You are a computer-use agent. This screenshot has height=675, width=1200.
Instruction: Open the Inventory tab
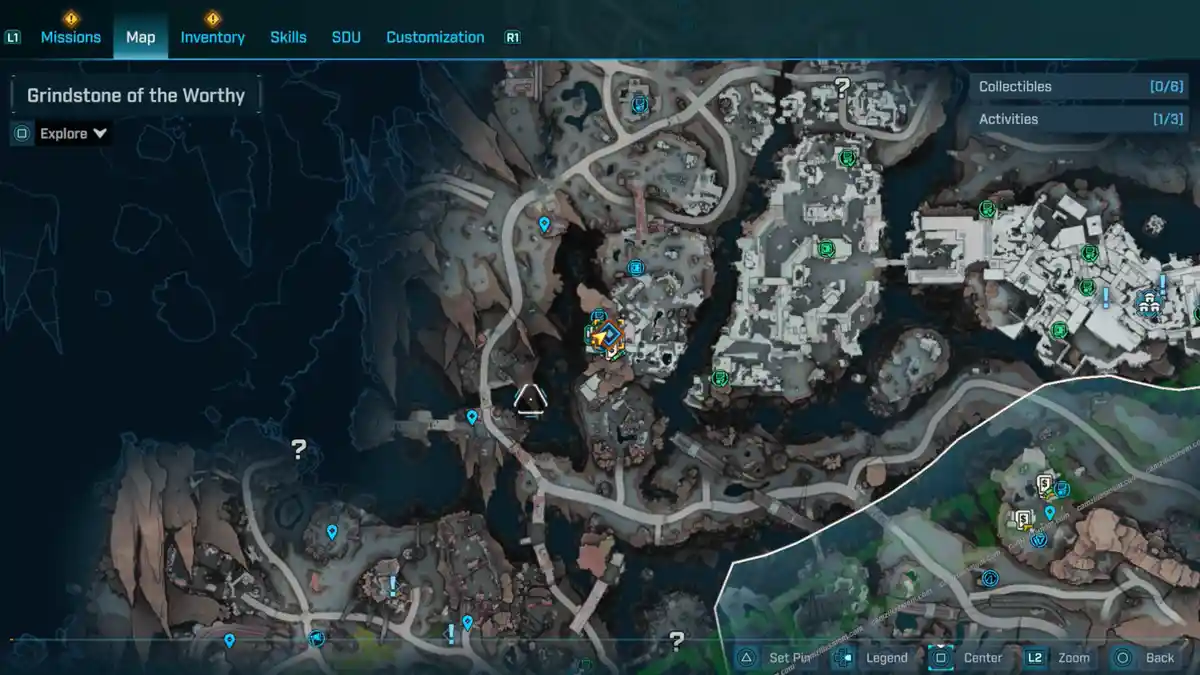click(x=212, y=37)
